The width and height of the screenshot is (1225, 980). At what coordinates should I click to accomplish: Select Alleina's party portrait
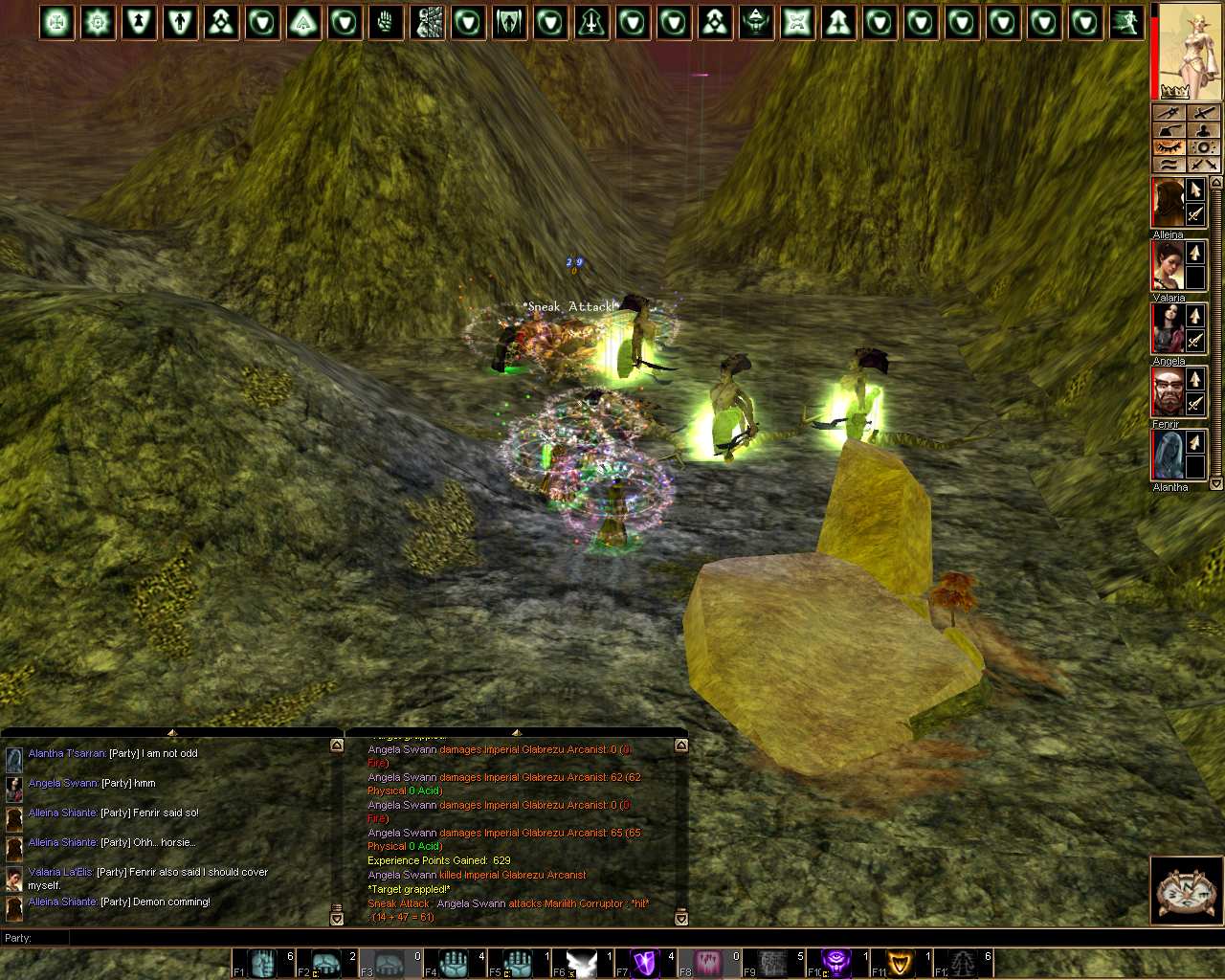[1168, 203]
